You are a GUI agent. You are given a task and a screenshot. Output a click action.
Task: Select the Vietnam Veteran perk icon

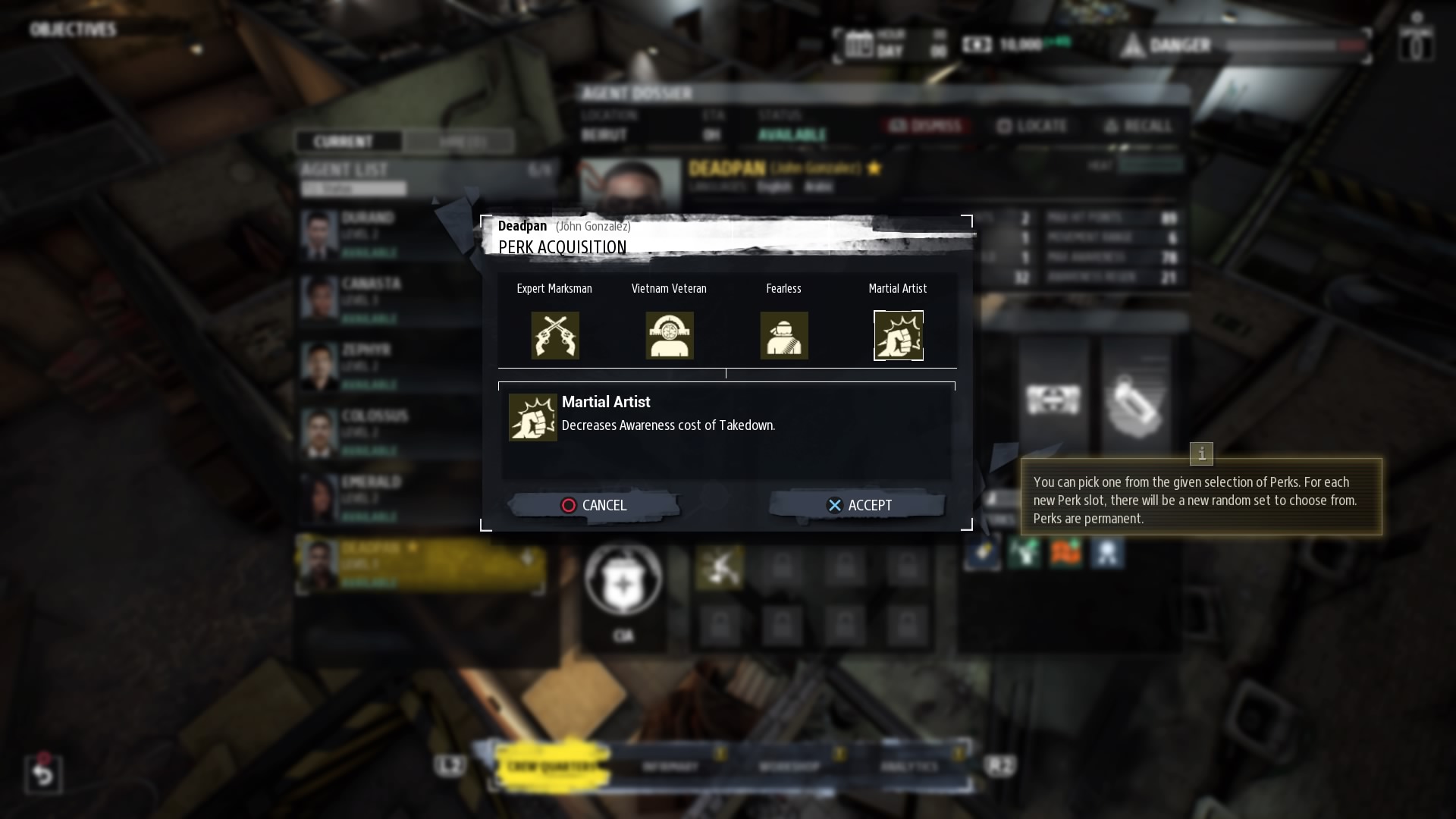click(x=670, y=335)
